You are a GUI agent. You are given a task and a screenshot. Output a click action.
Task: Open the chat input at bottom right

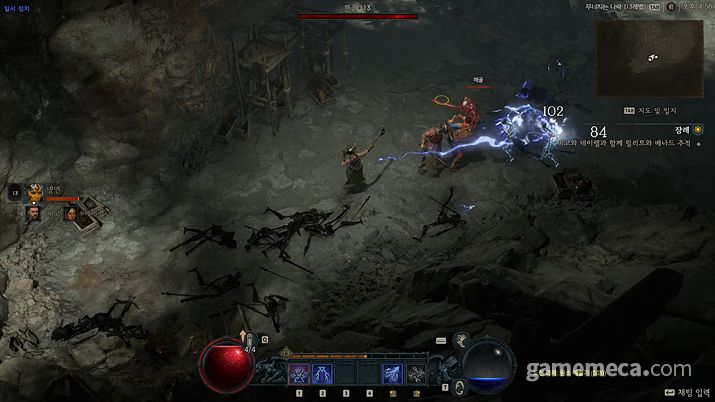685,393
